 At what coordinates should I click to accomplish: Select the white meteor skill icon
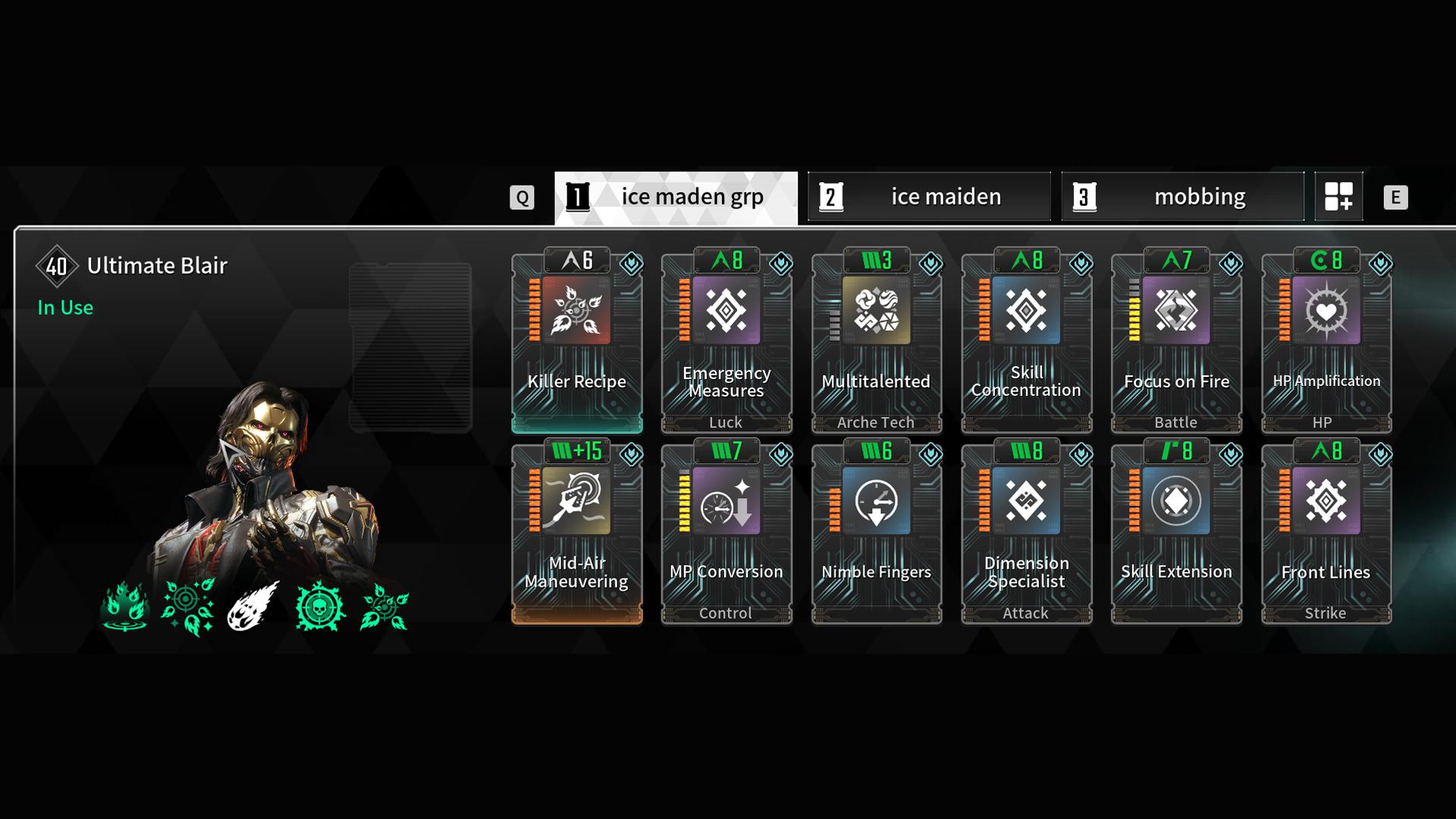tap(253, 606)
